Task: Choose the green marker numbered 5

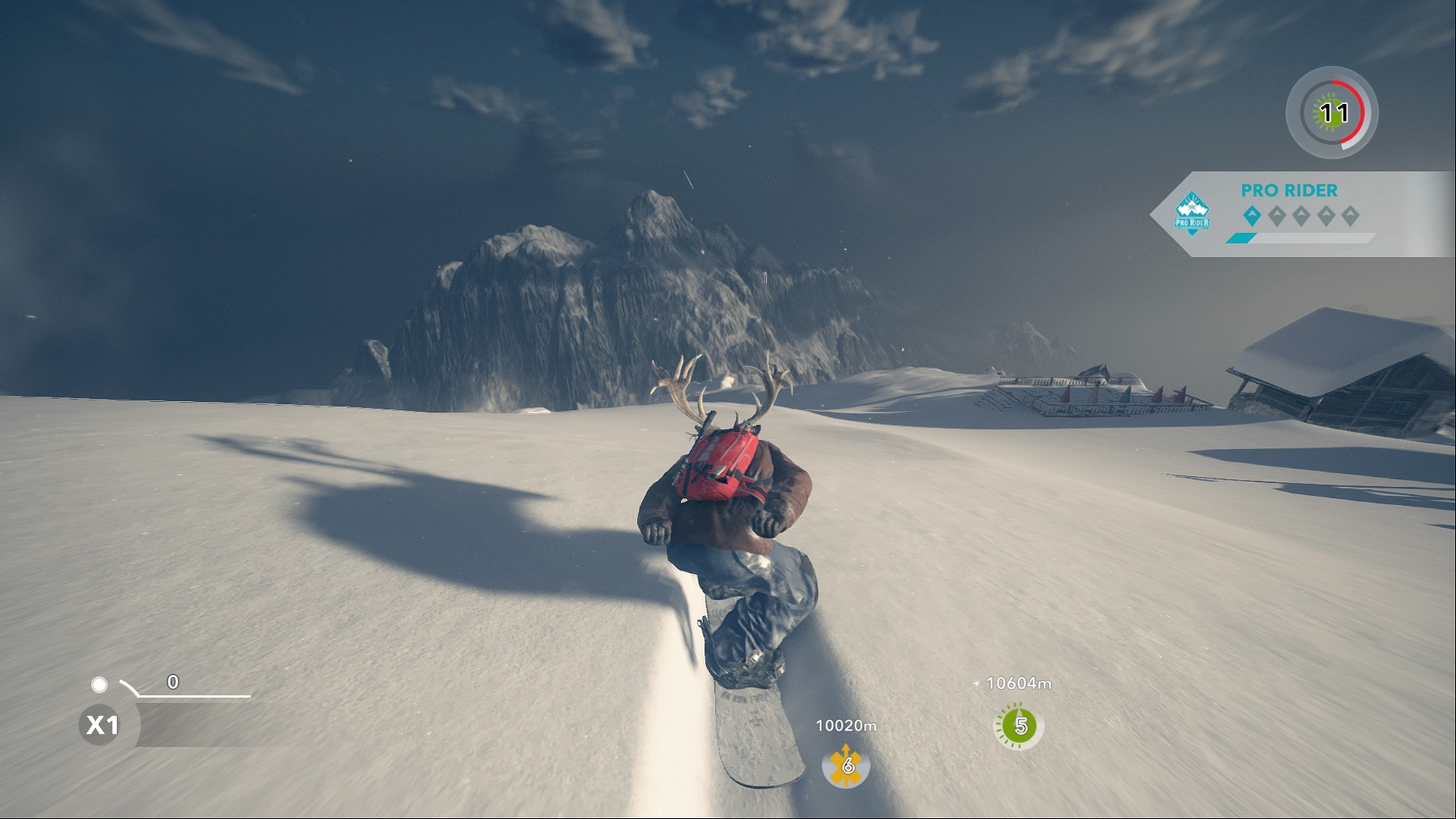Action: pyautogui.click(x=1019, y=725)
